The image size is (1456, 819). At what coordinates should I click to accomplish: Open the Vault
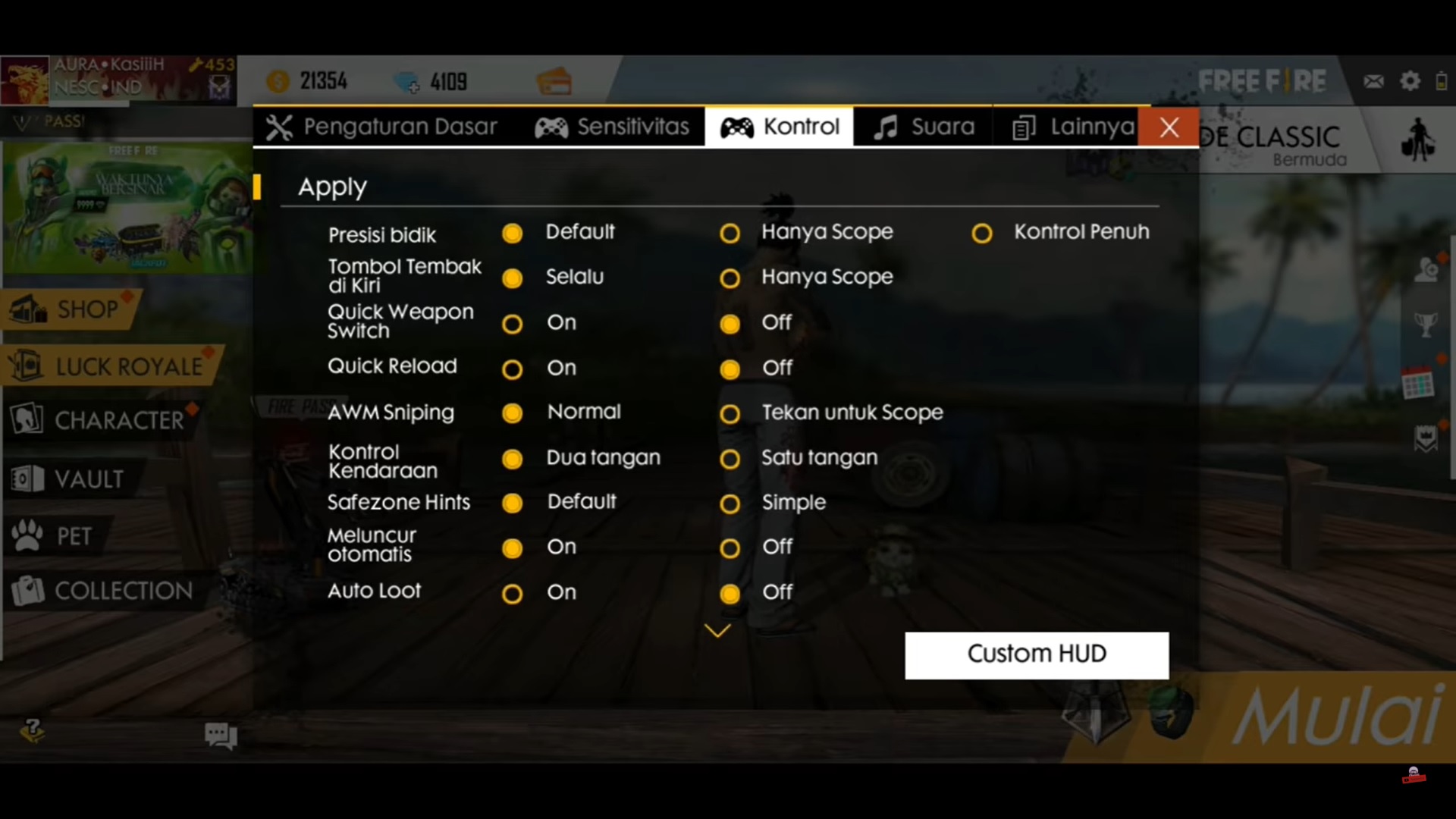83,478
